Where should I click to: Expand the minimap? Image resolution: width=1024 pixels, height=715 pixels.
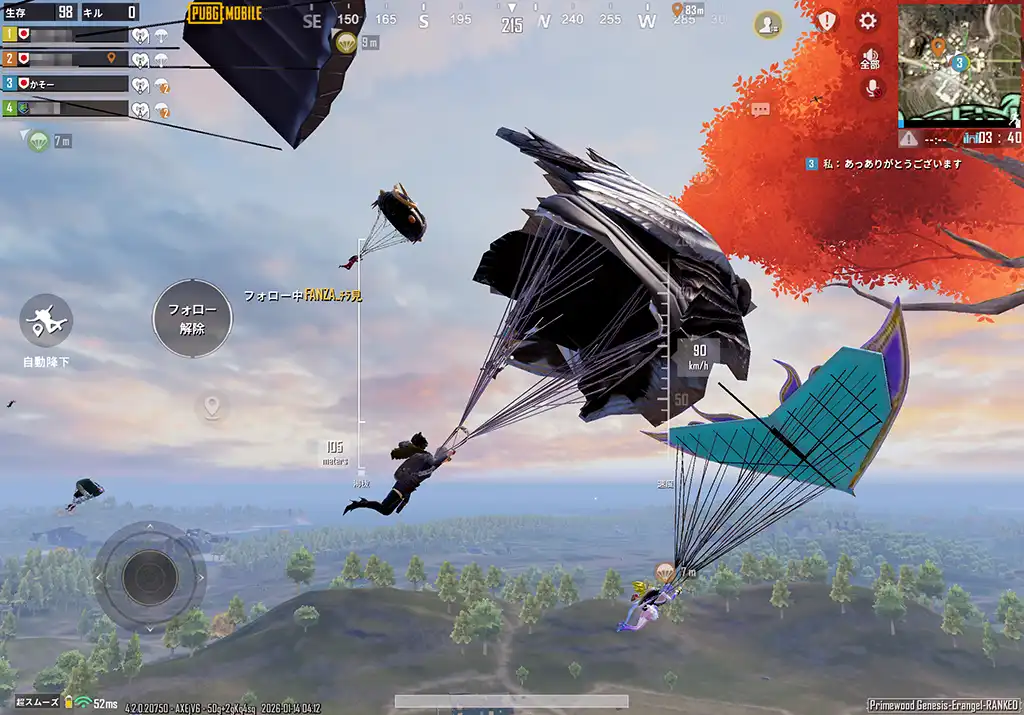(x=958, y=66)
